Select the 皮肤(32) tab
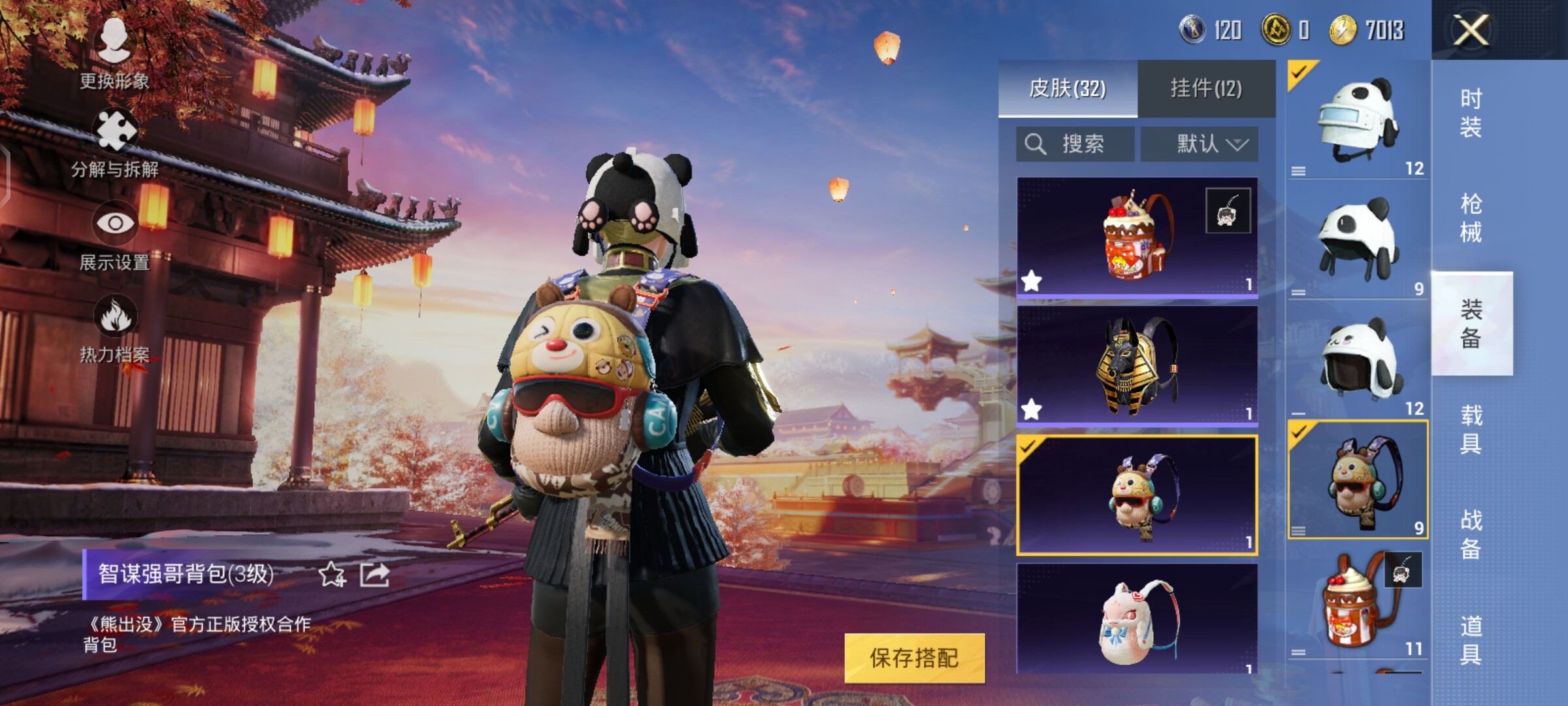 [x=1068, y=88]
